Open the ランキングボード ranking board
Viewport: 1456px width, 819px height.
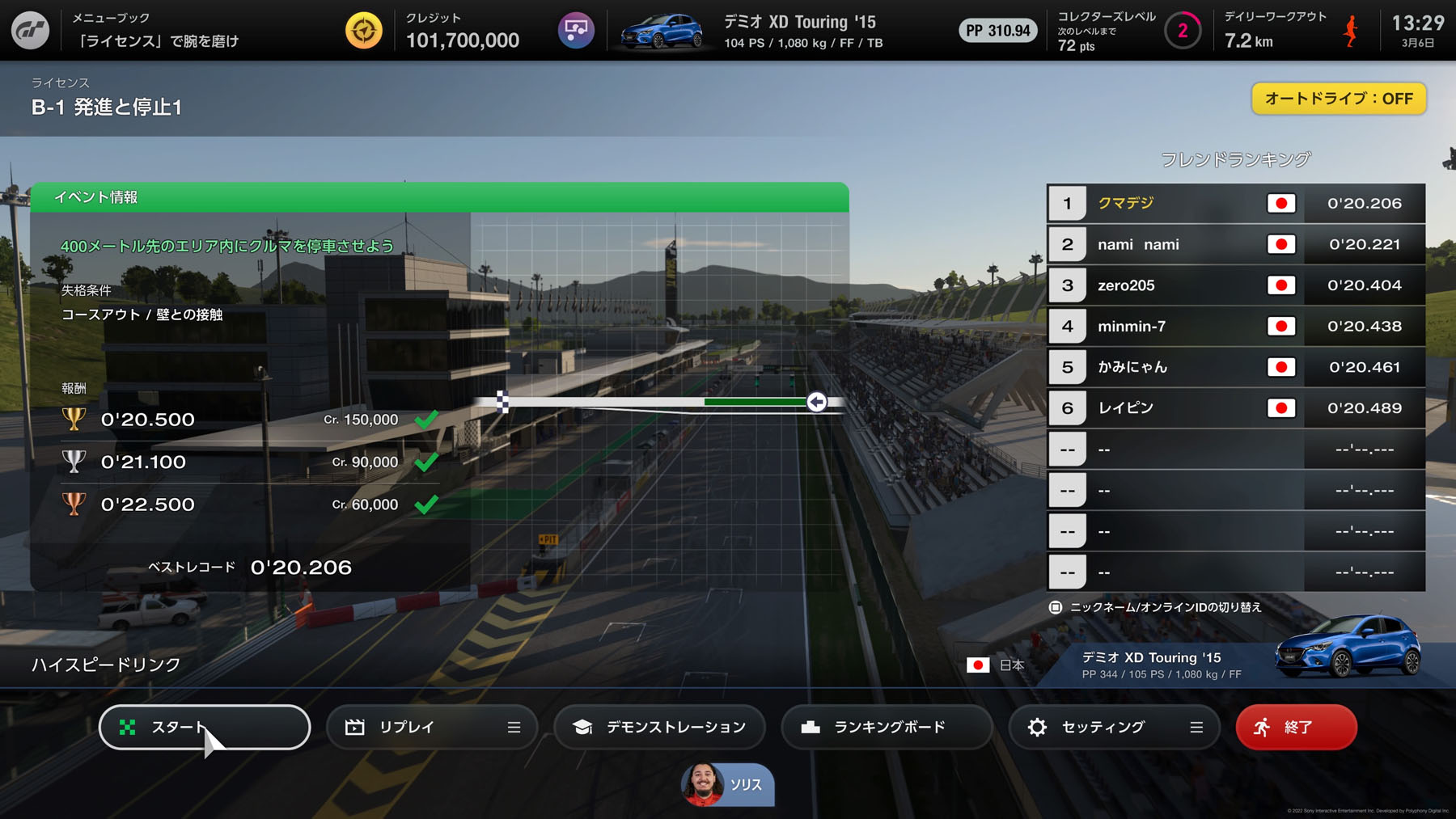pyautogui.click(x=887, y=727)
